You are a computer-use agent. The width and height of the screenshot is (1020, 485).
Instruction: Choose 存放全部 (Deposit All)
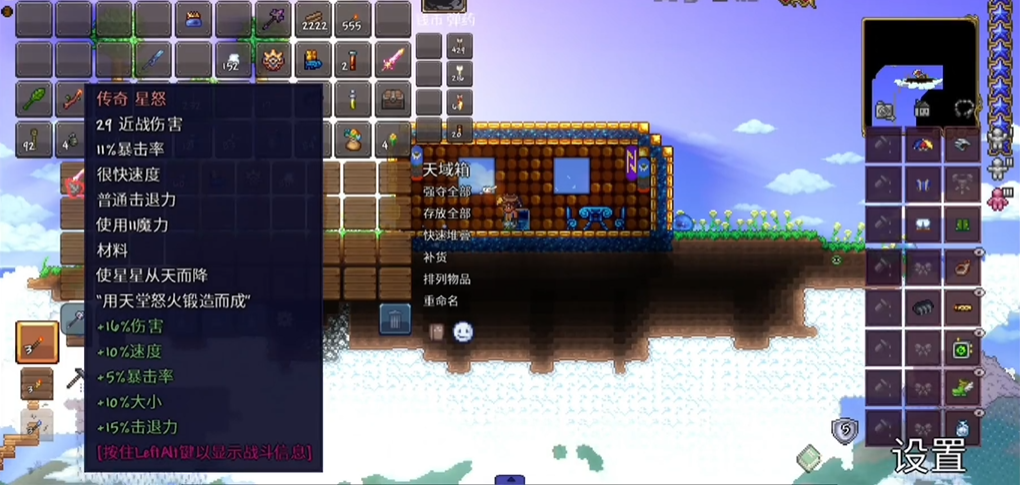click(x=445, y=213)
